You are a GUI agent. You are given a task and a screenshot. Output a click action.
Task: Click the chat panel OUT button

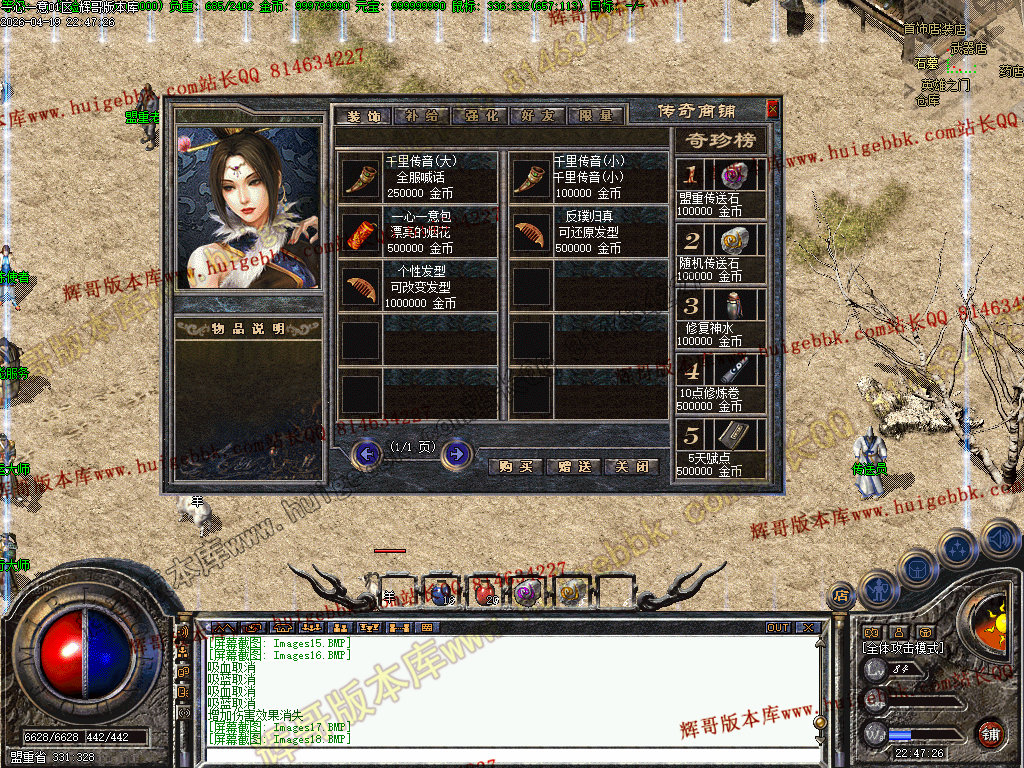(x=778, y=628)
